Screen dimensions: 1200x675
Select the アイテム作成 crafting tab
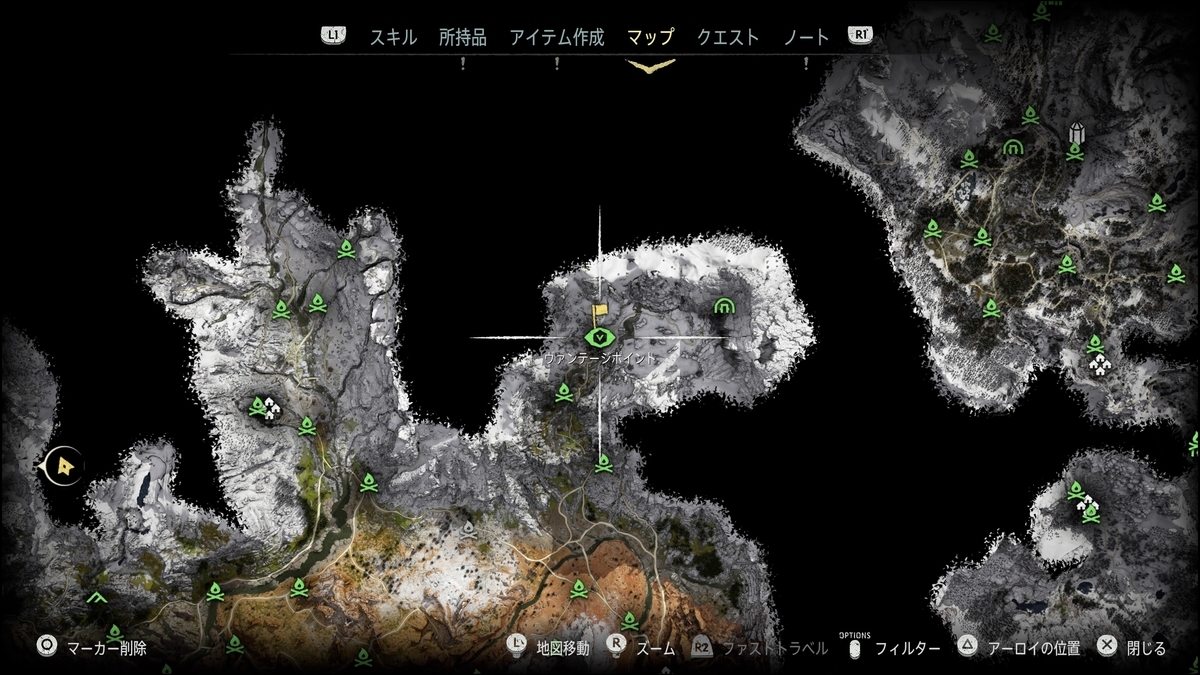pos(557,38)
